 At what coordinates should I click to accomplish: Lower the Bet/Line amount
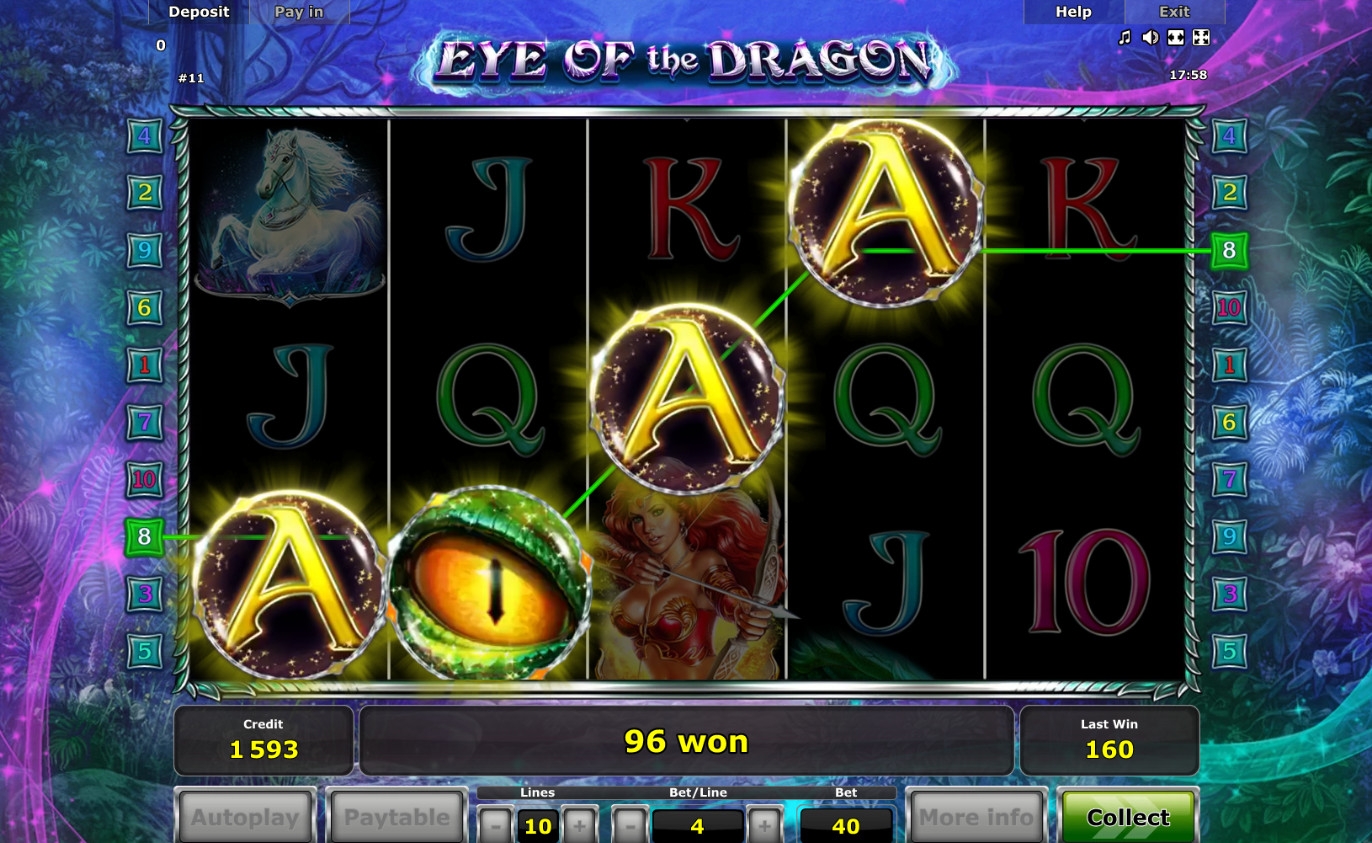629,826
